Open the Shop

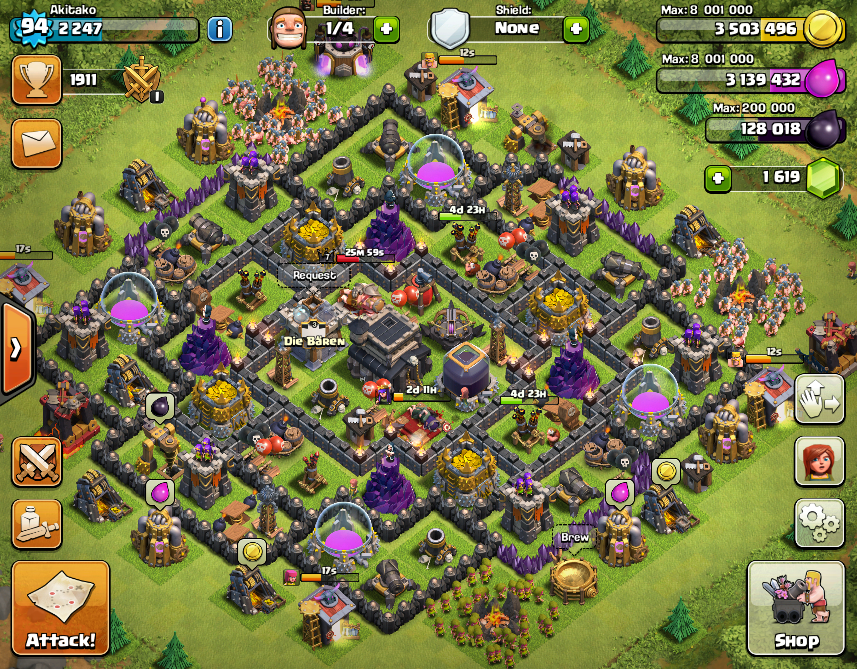click(796, 607)
